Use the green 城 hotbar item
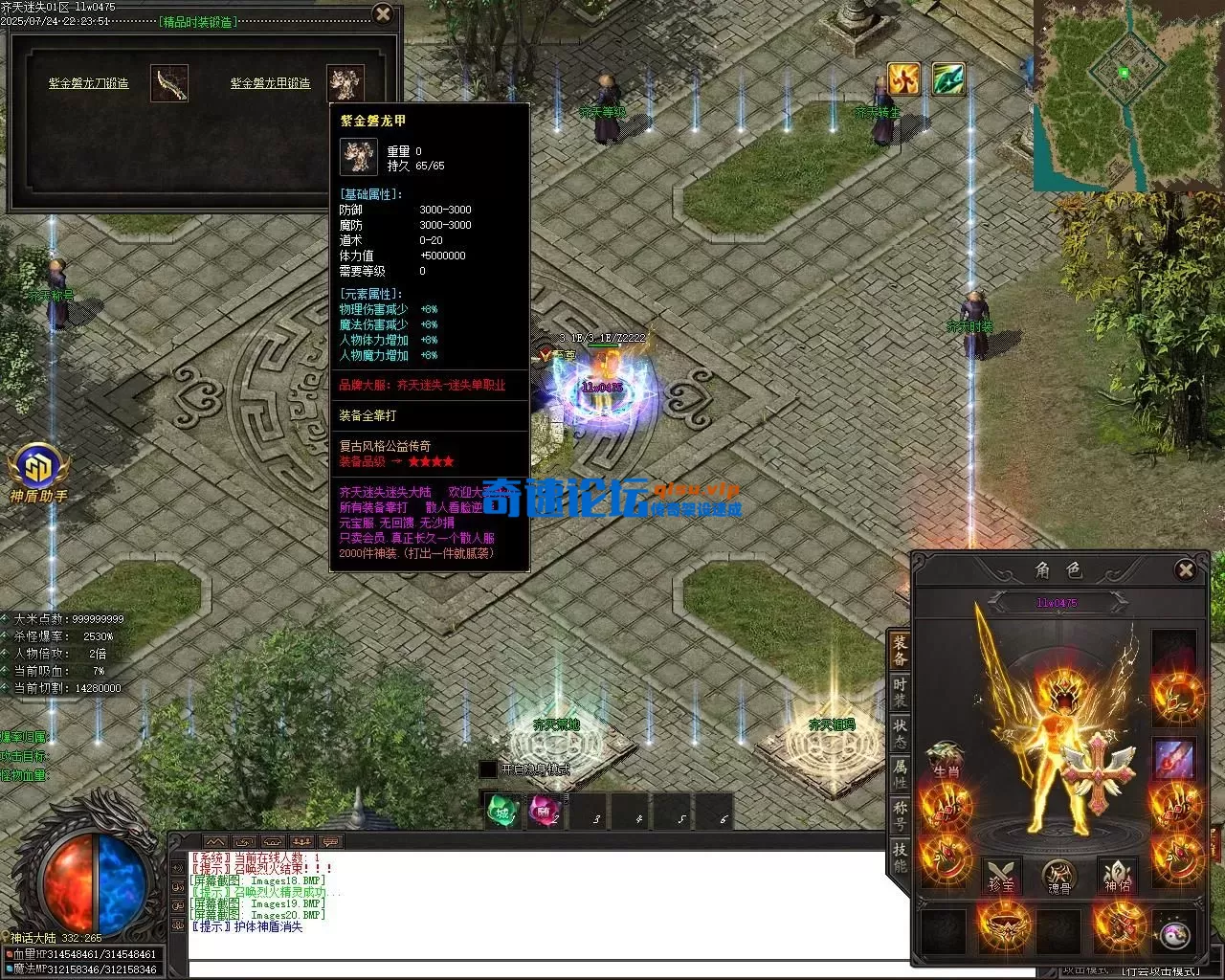1225x980 pixels. (502, 812)
